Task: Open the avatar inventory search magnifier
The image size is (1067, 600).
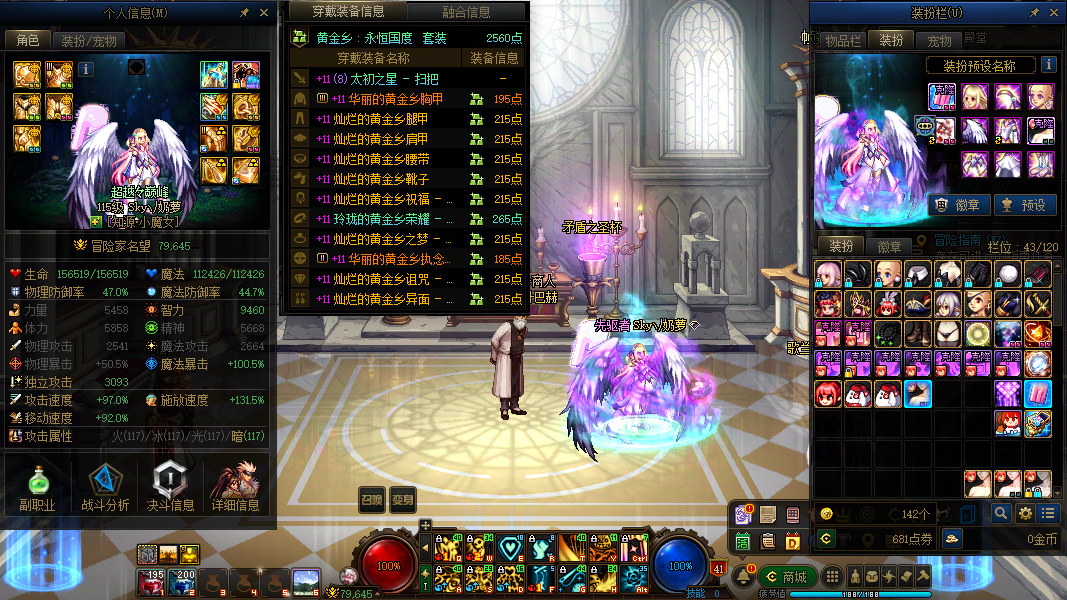Action: click(1000, 513)
